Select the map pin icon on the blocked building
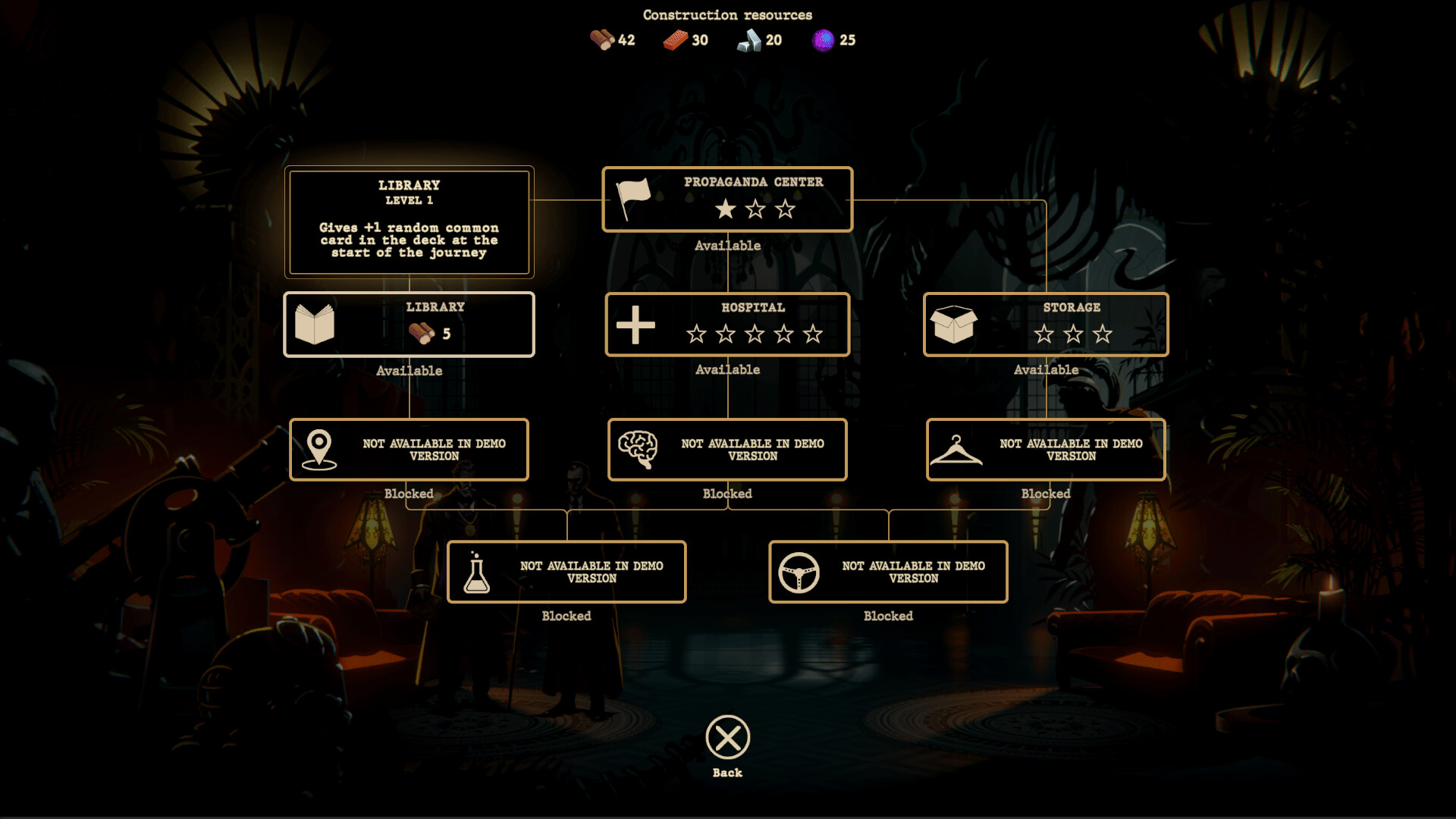1456x819 pixels. pos(320,449)
